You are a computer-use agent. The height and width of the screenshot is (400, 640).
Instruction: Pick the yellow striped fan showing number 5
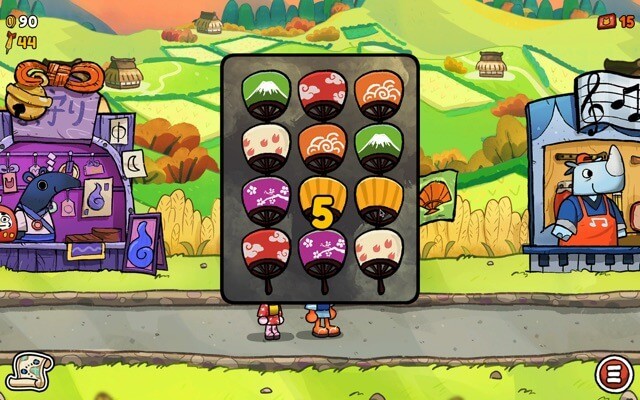coord(322,203)
